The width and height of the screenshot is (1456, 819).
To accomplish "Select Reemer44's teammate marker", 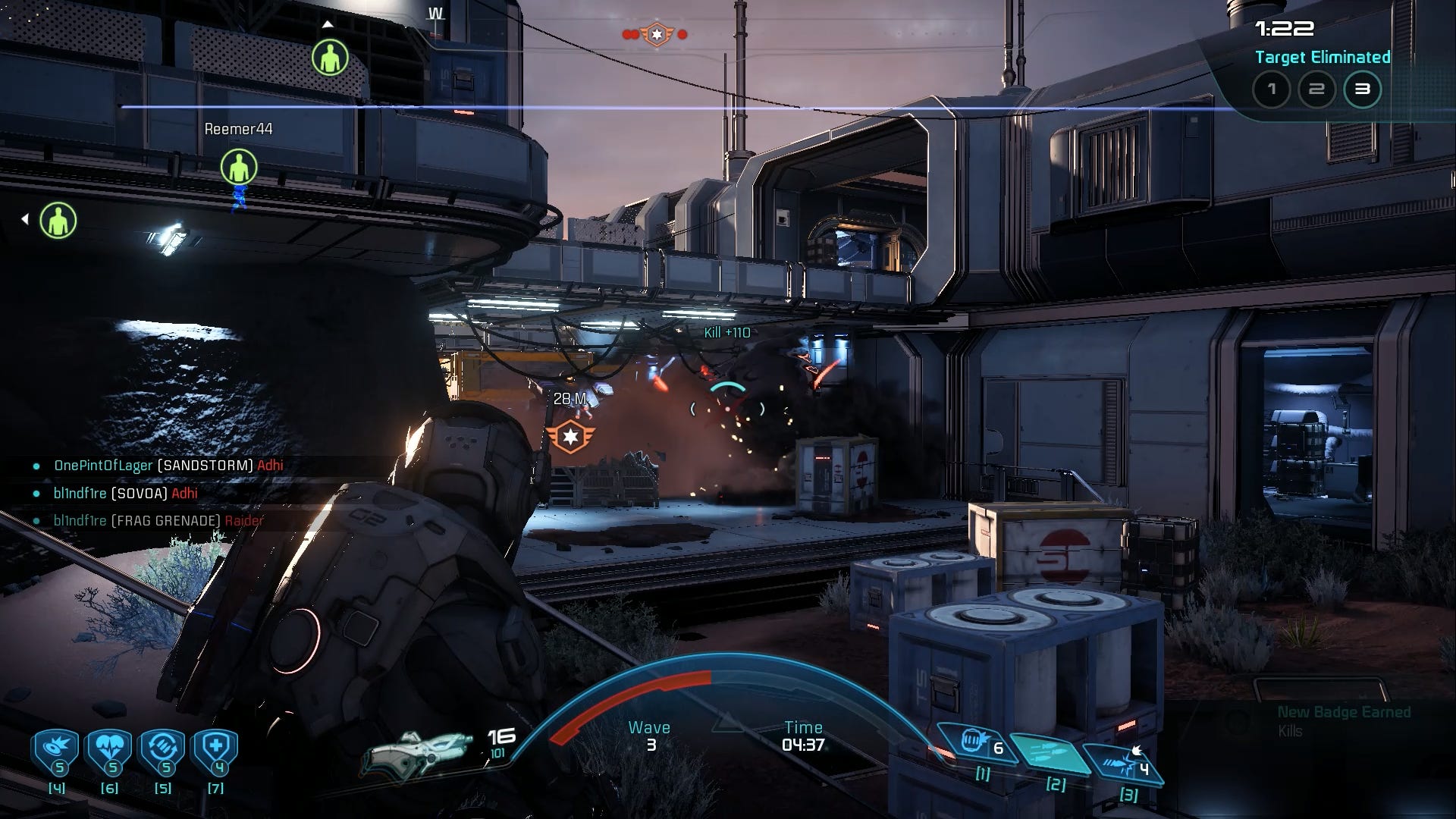I will pos(239,167).
